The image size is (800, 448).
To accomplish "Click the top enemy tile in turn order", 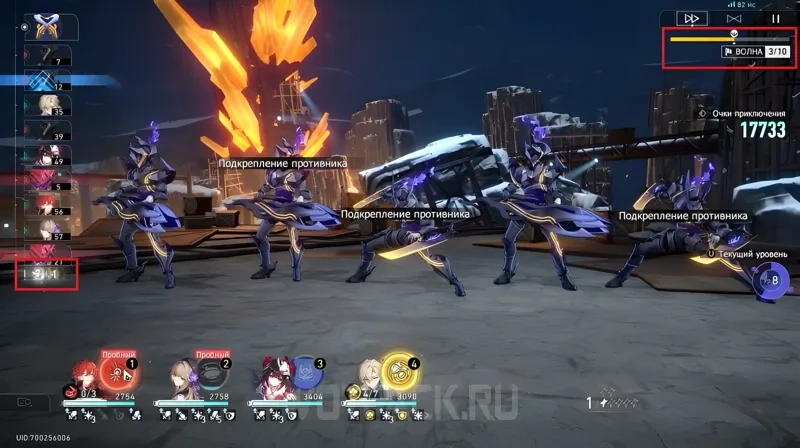I will pos(44,25).
